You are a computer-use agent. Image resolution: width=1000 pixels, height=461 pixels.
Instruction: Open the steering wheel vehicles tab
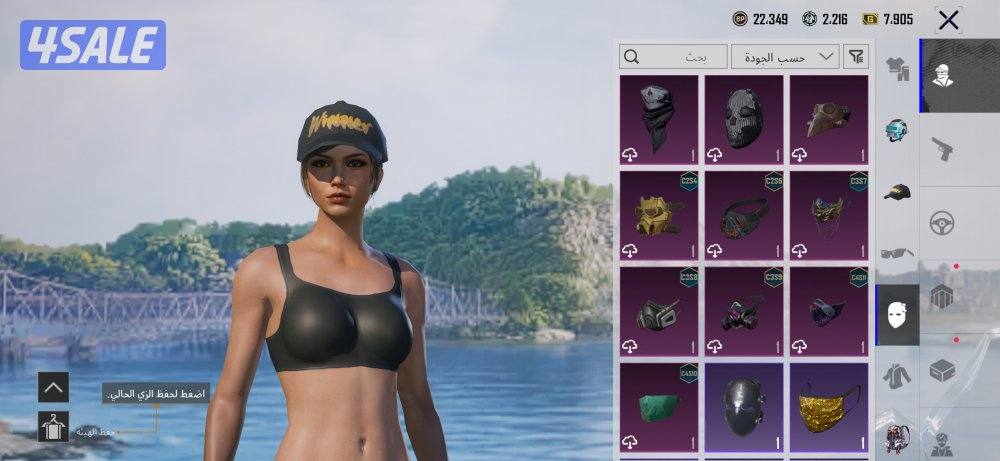tap(942, 224)
